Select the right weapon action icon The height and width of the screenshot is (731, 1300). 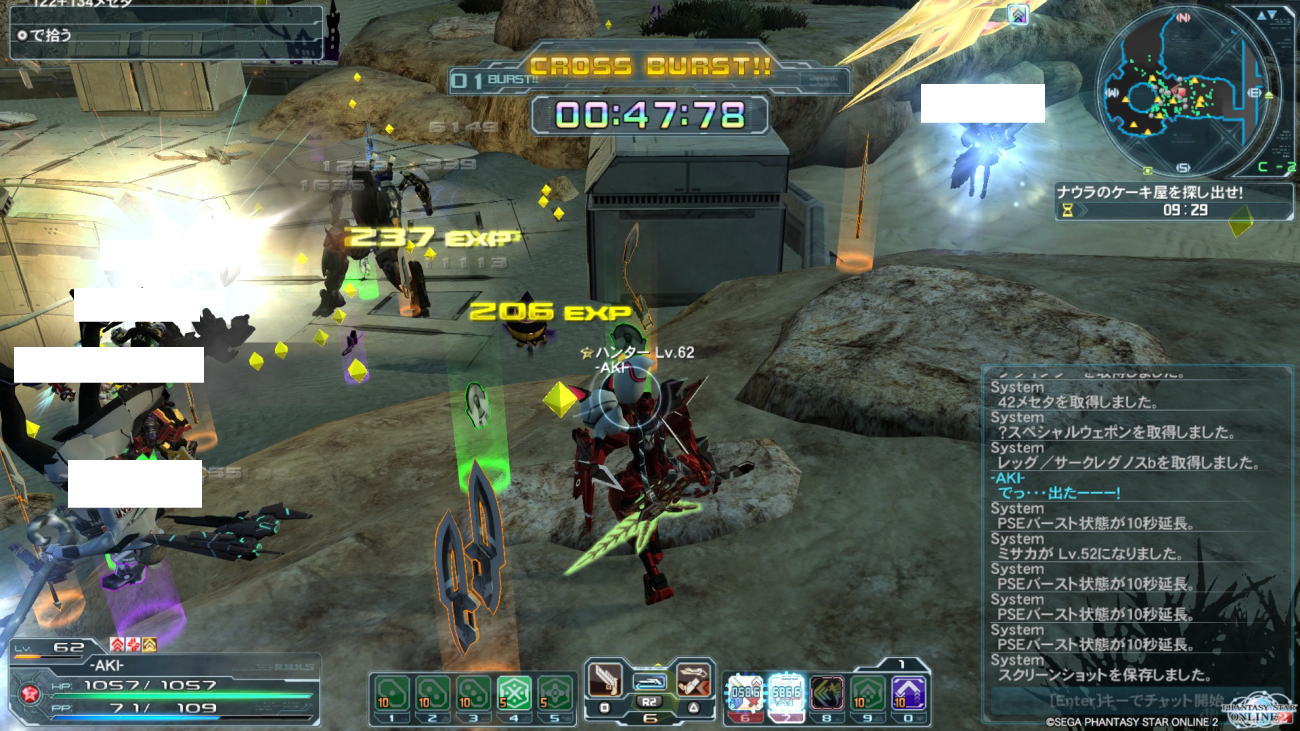(x=693, y=682)
